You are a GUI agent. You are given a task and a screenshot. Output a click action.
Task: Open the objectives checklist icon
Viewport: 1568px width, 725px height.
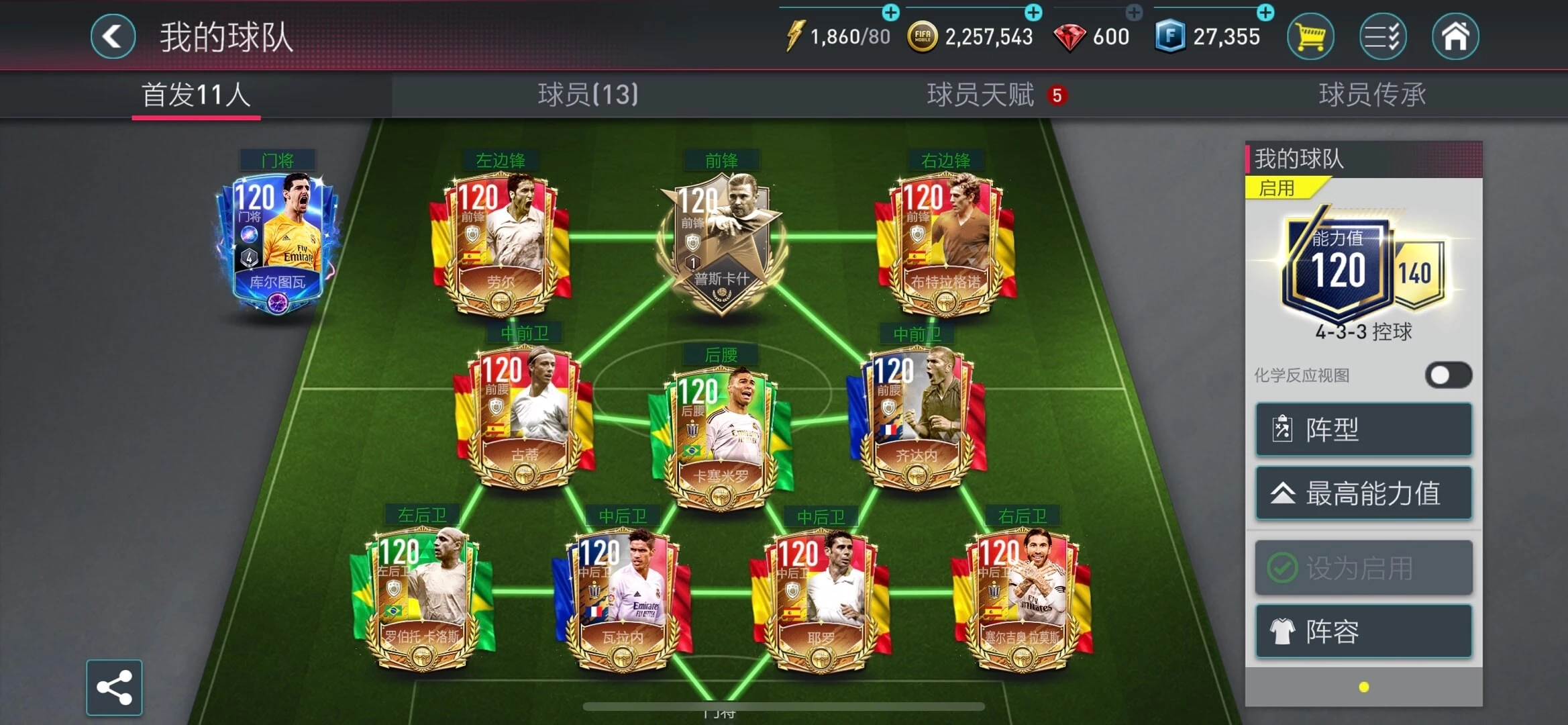tap(1382, 36)
